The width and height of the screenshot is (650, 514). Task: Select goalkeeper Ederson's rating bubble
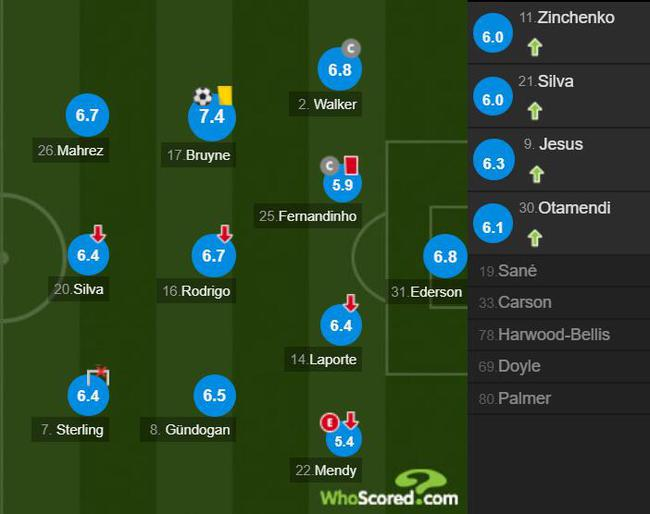point(444,257)
